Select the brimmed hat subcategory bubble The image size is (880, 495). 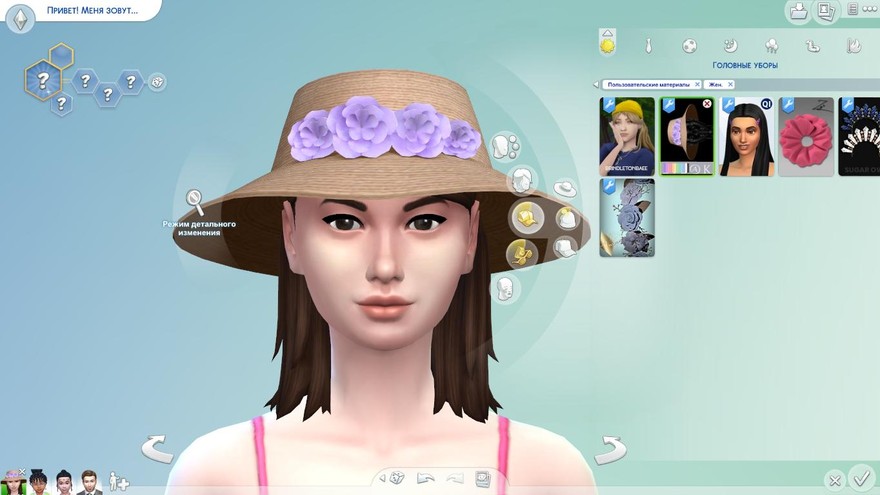564,188
